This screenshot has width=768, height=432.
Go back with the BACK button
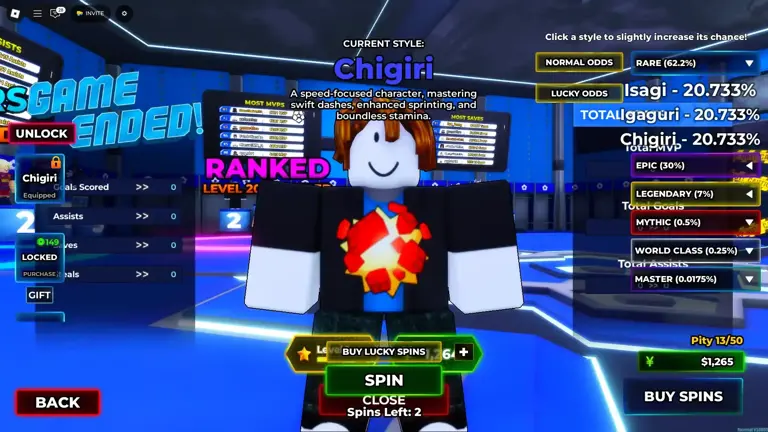[x=57, y=402]
